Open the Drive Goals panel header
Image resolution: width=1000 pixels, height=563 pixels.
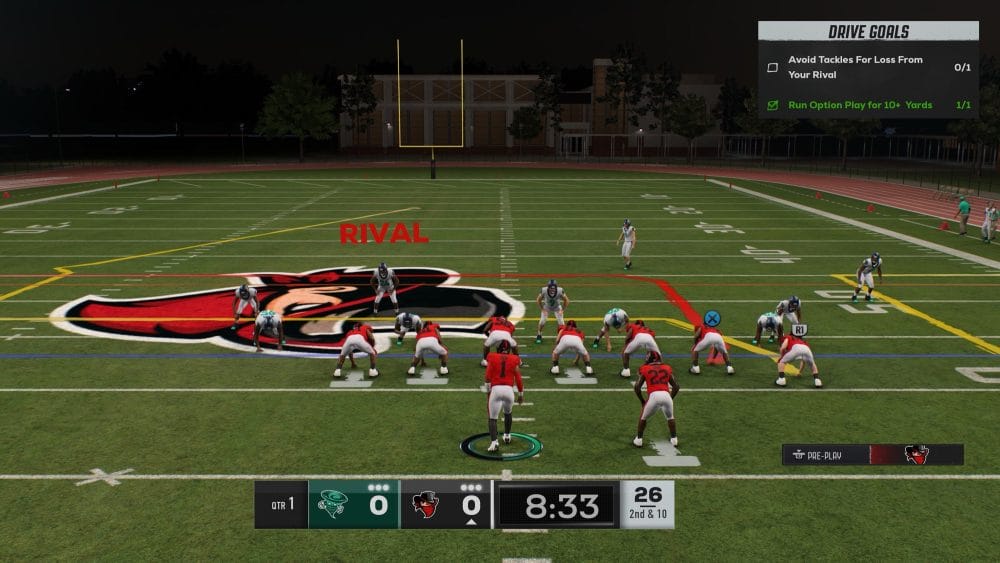868,32
